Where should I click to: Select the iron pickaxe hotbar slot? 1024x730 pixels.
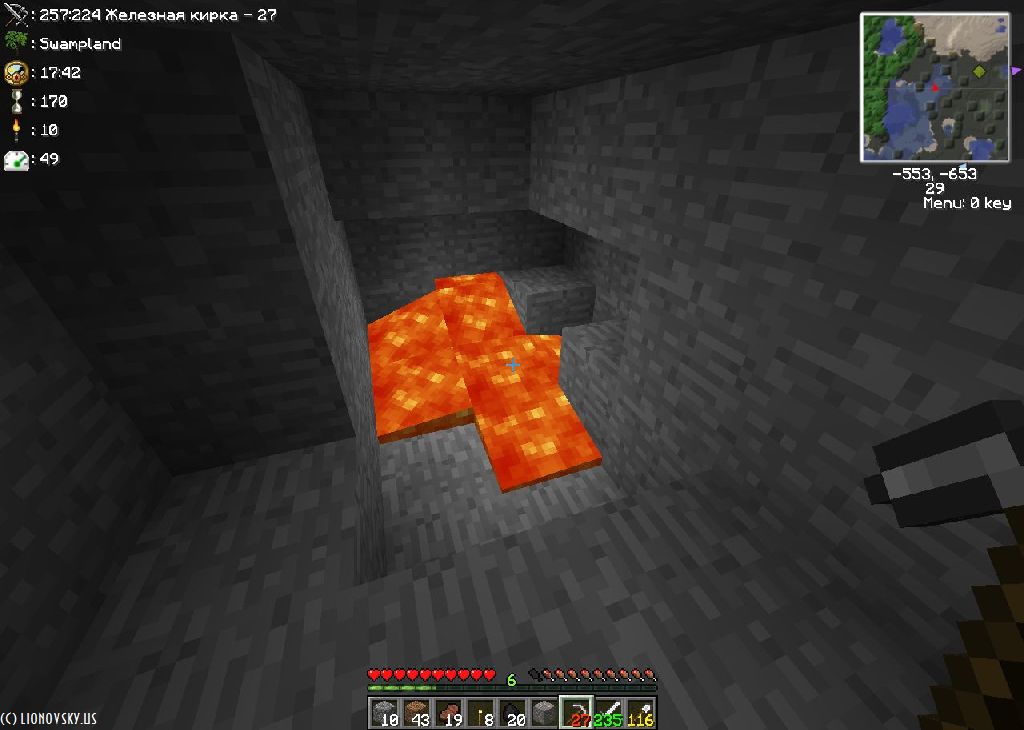[577, 713]
